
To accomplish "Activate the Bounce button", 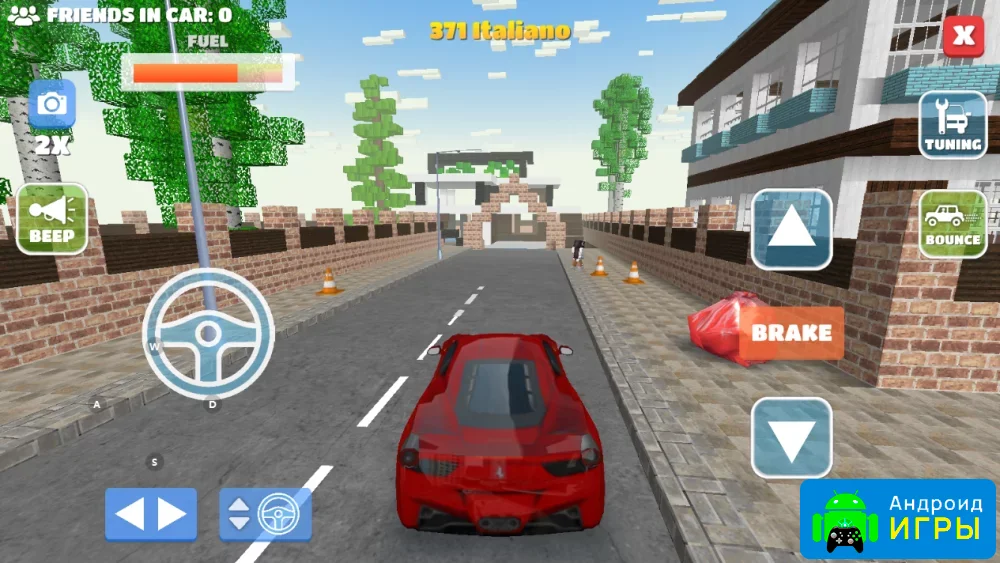I will pyautogui.click(x=952, y=224).
